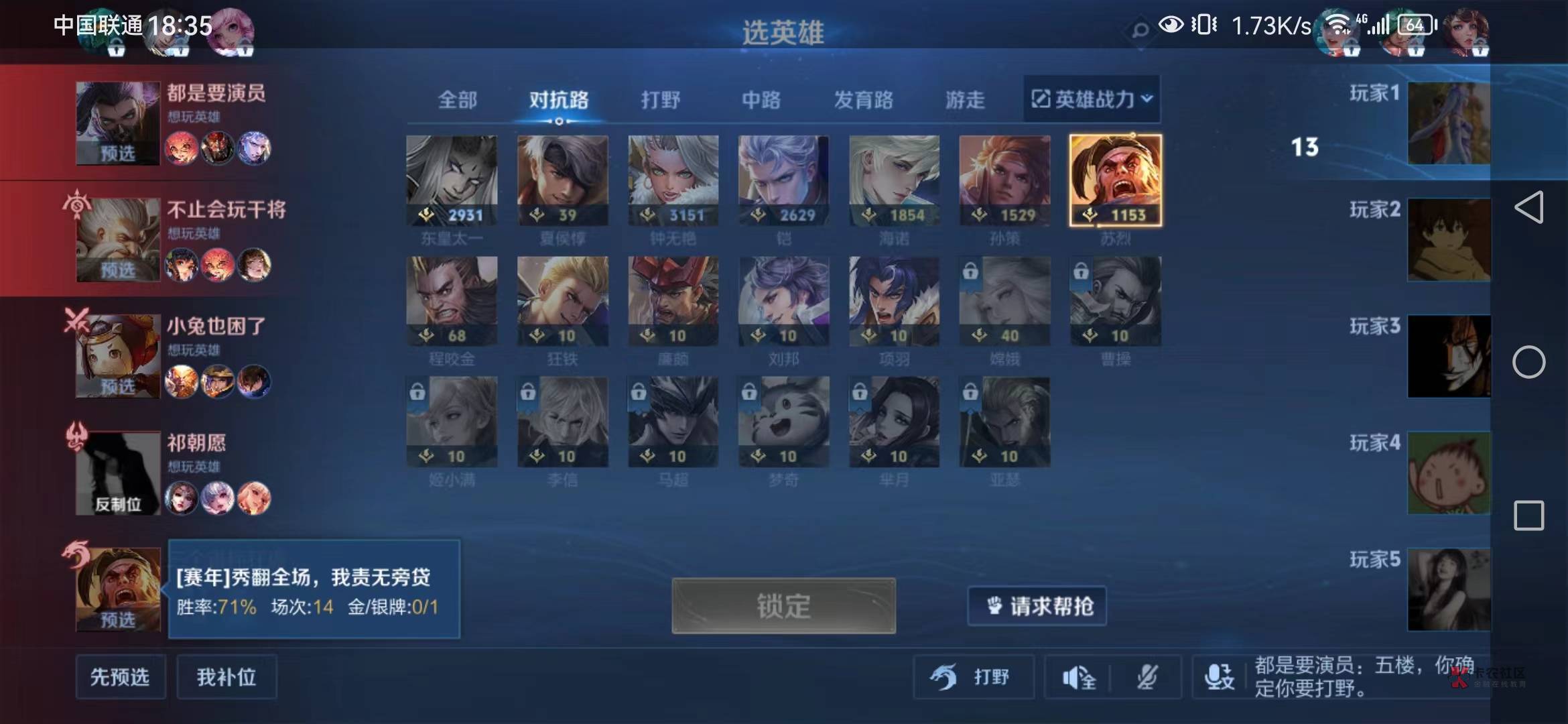
Task: Select 铠 hero portrait
Action: click(783, 180)
